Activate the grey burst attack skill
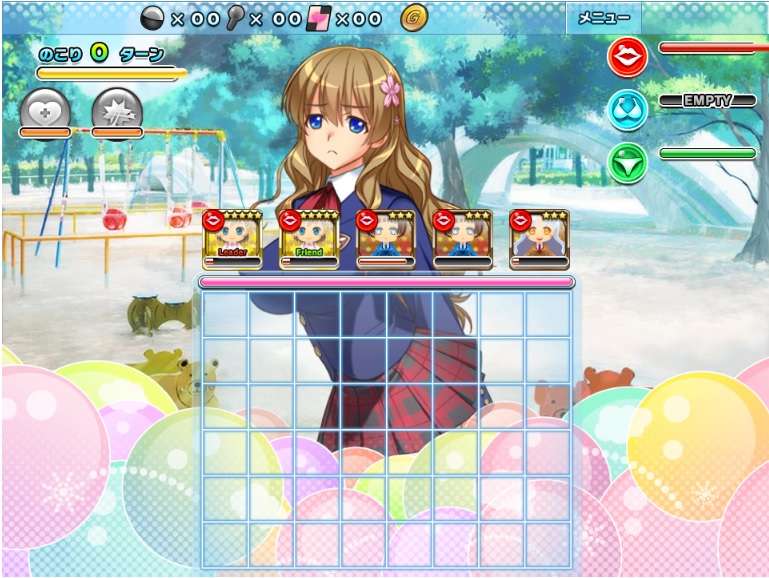 (117, 108)
